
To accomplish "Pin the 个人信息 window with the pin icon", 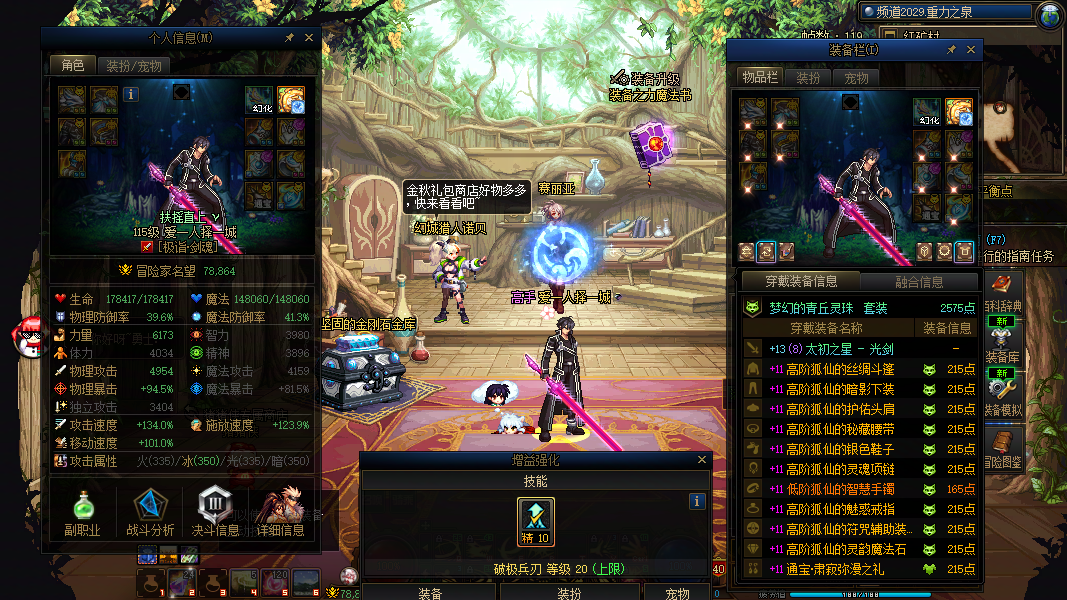I will pyautogui.click(x=289, y=38).
